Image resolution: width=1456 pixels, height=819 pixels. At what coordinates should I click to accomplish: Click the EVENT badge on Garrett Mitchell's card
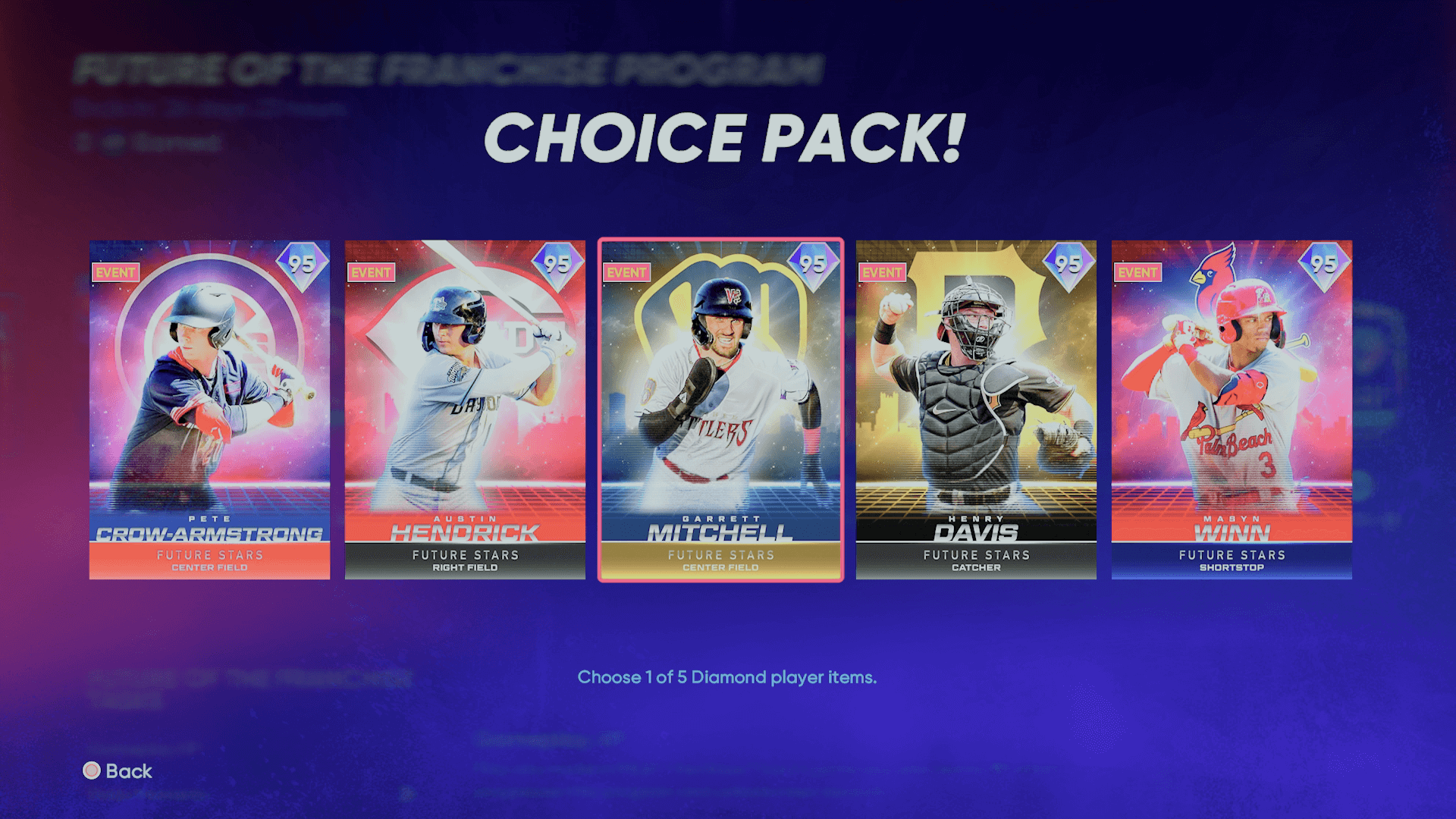pyautogui.click(x=626, y=274)
